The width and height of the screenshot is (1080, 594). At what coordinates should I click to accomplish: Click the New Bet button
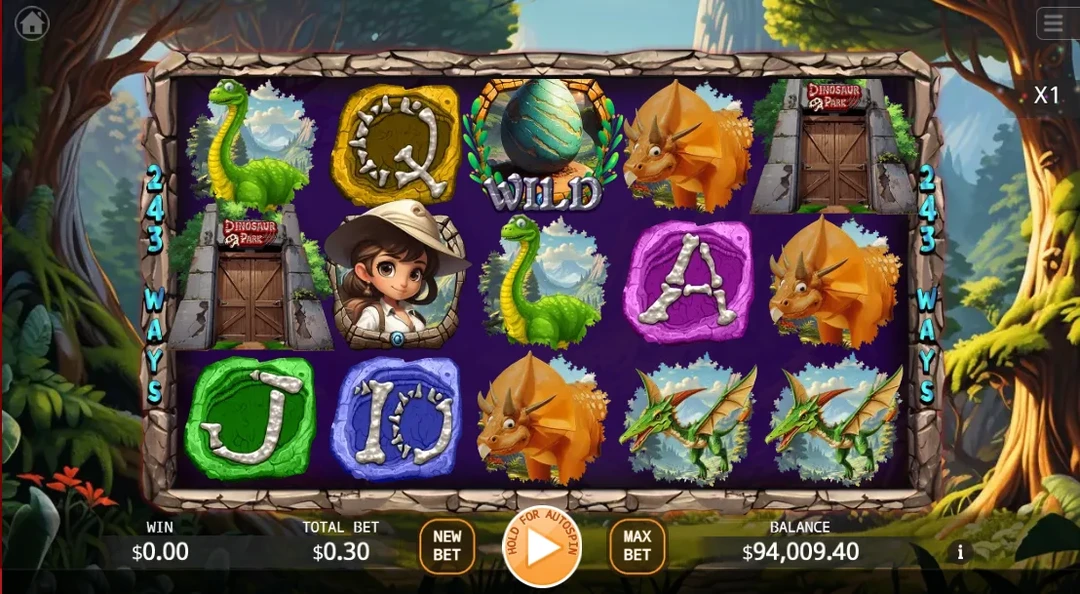coord(447,546)
